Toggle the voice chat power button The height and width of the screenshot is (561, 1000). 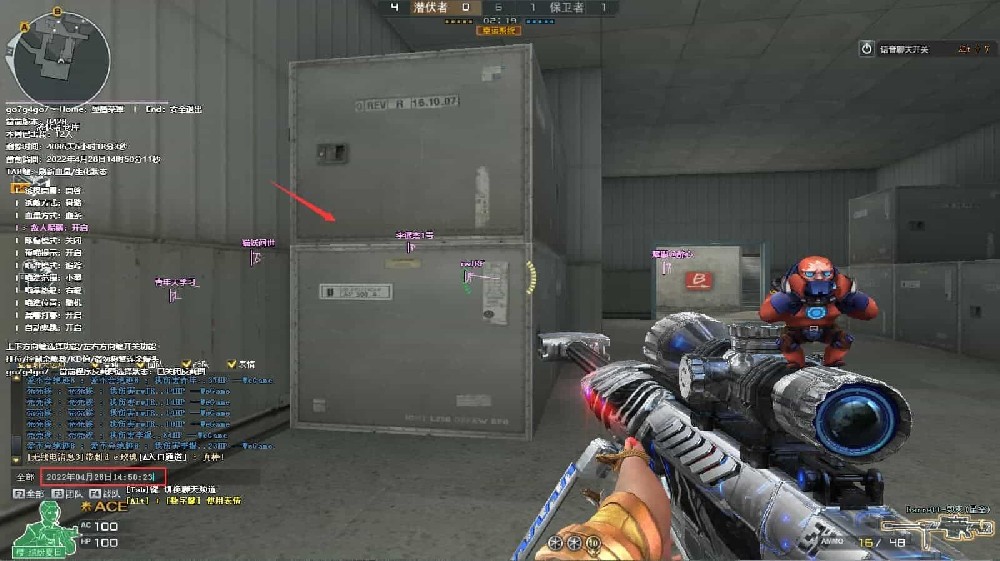(x=867, y=48)
